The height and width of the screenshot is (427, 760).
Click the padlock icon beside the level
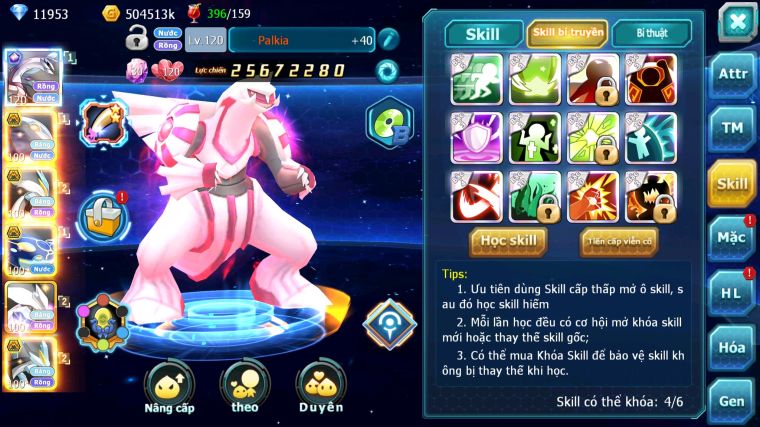pyautogui.click(x=137, y=39)
